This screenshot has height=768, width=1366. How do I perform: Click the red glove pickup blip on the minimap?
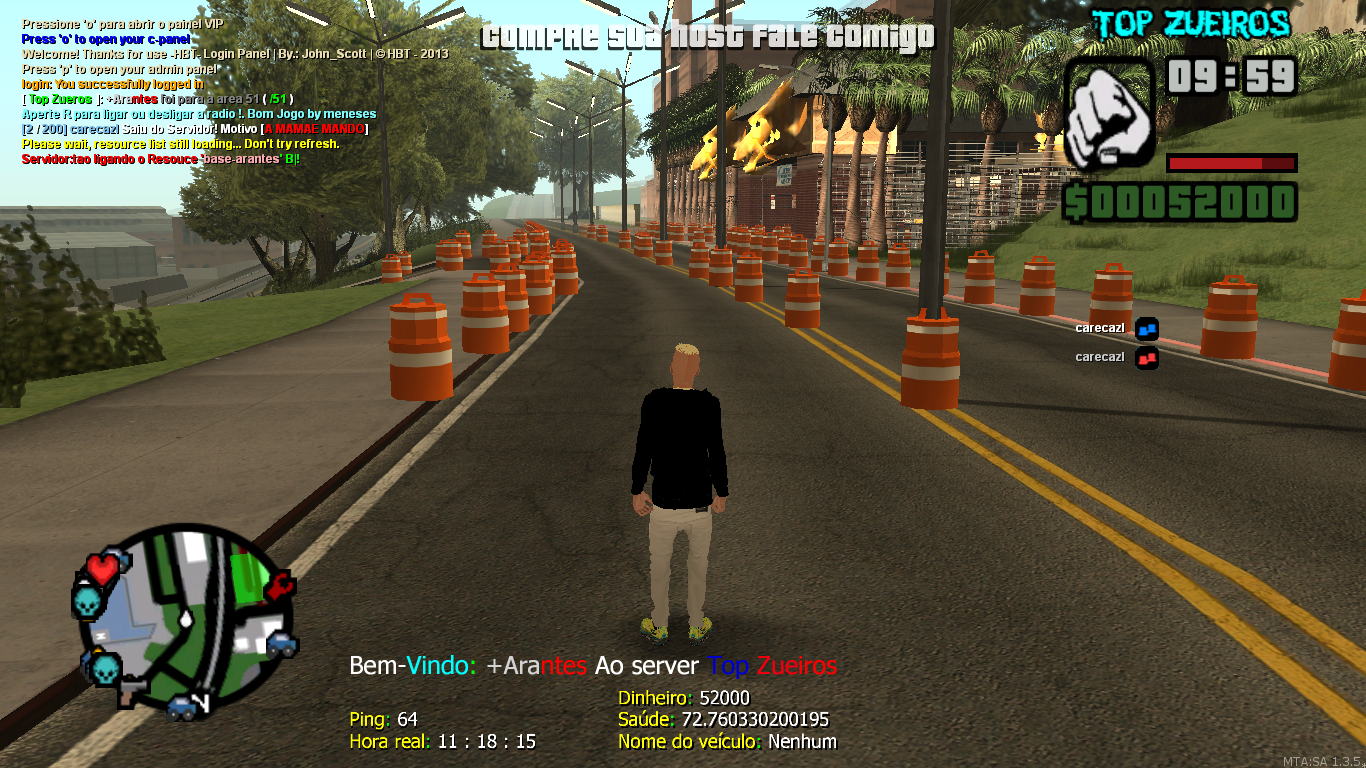[x=280, y=586]
